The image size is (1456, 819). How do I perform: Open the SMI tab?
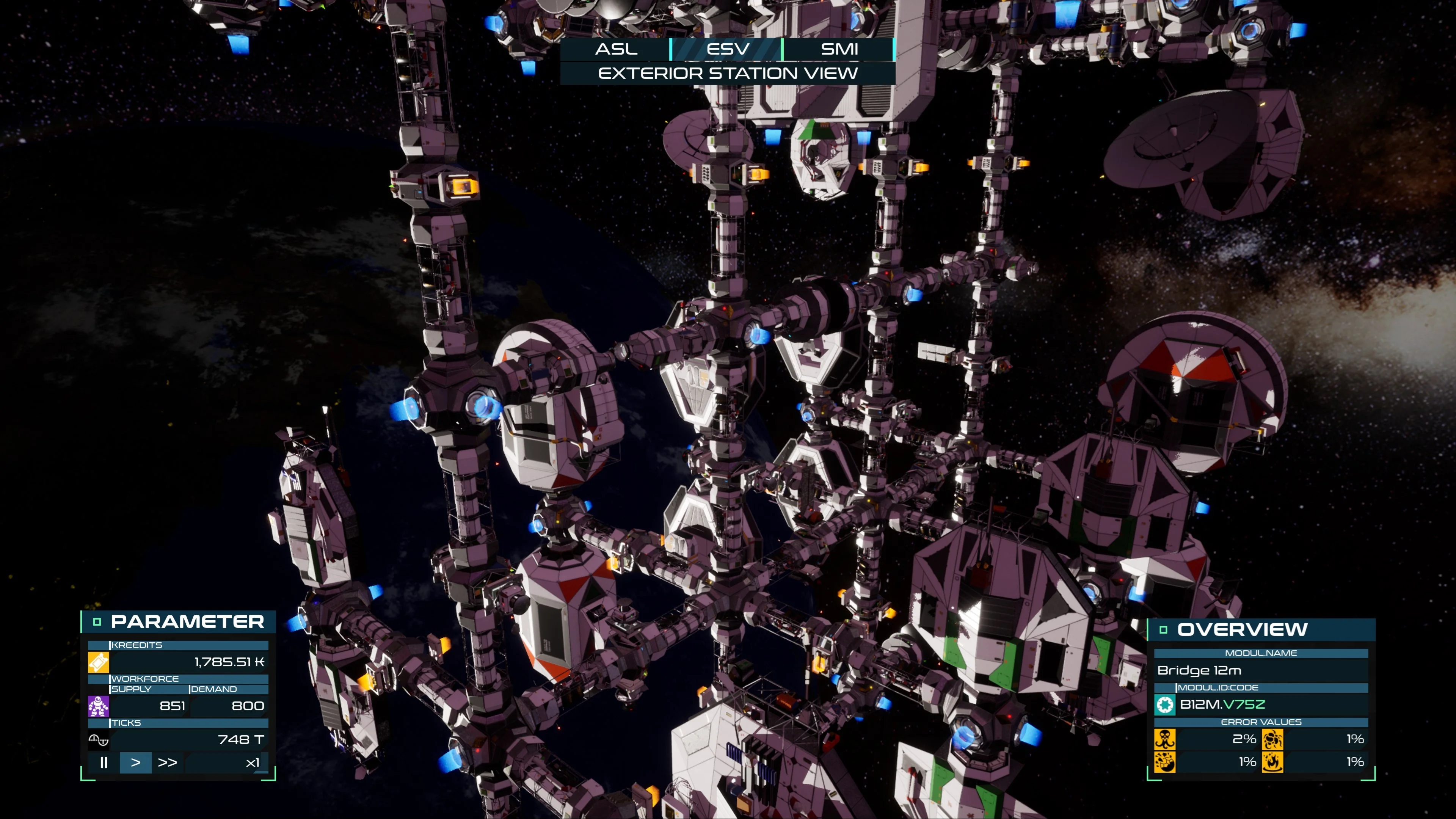pos(839,49)
